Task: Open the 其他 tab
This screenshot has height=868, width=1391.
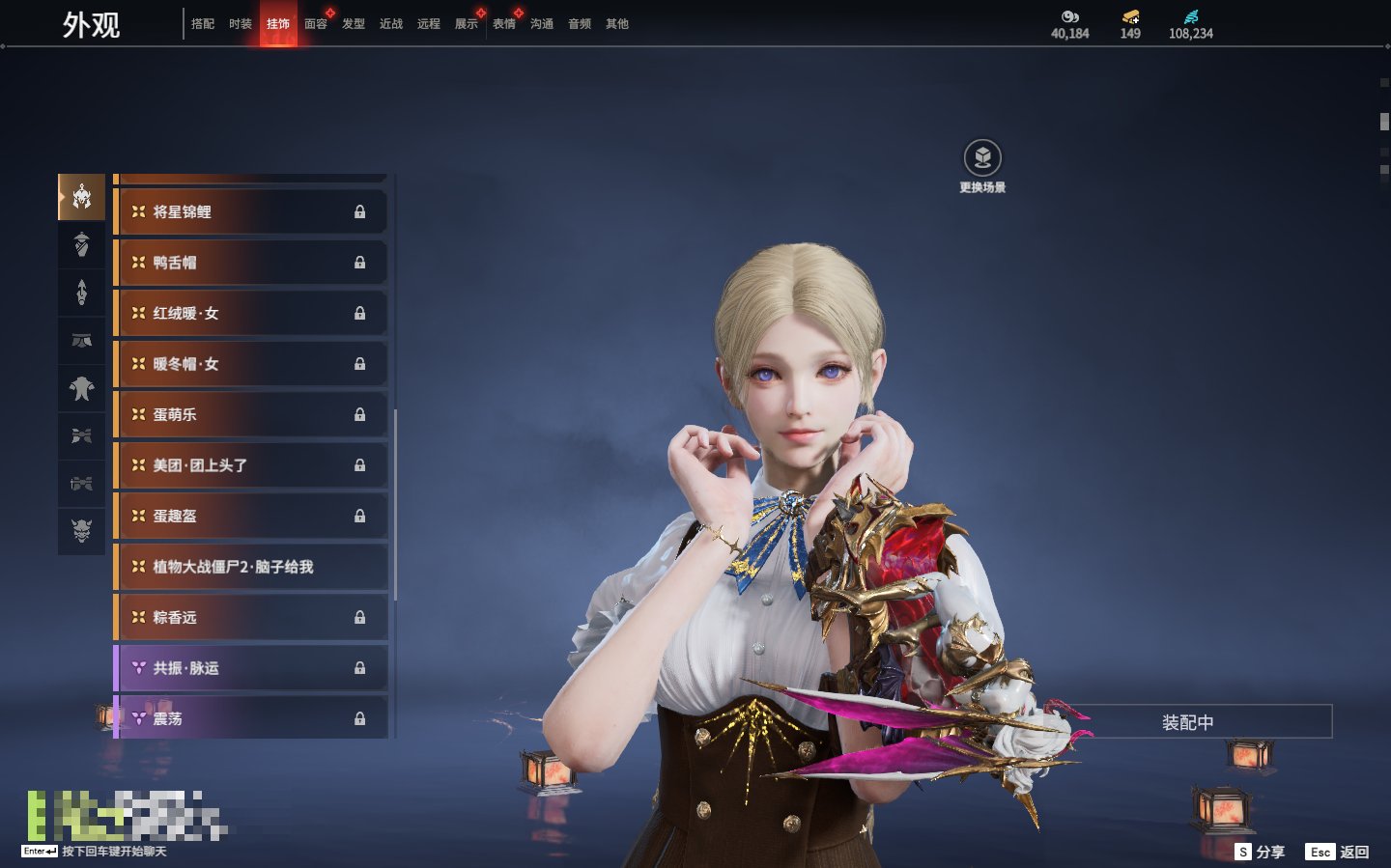Action: click(617, 24)
